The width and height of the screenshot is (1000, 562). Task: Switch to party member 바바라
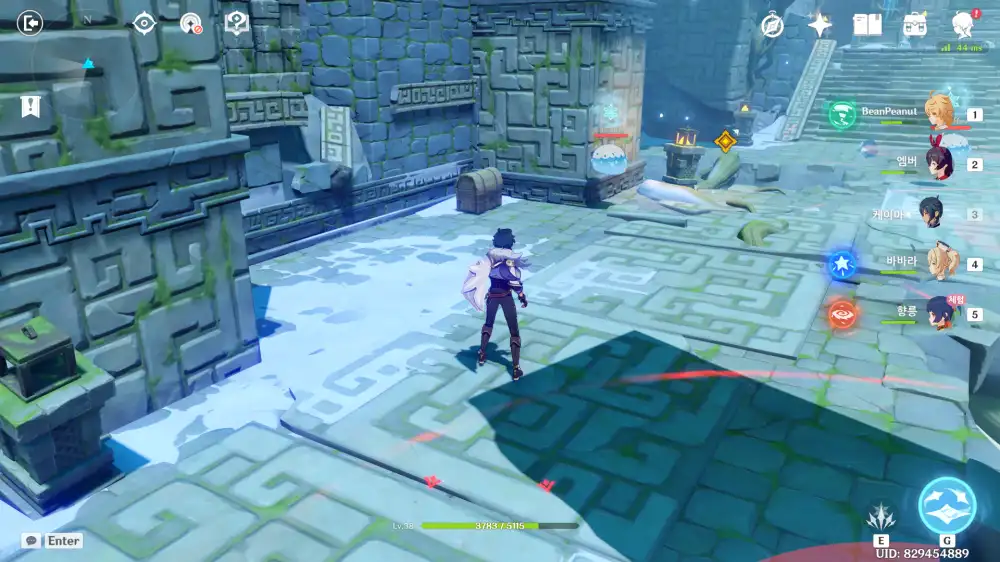(x=939, y=262)
